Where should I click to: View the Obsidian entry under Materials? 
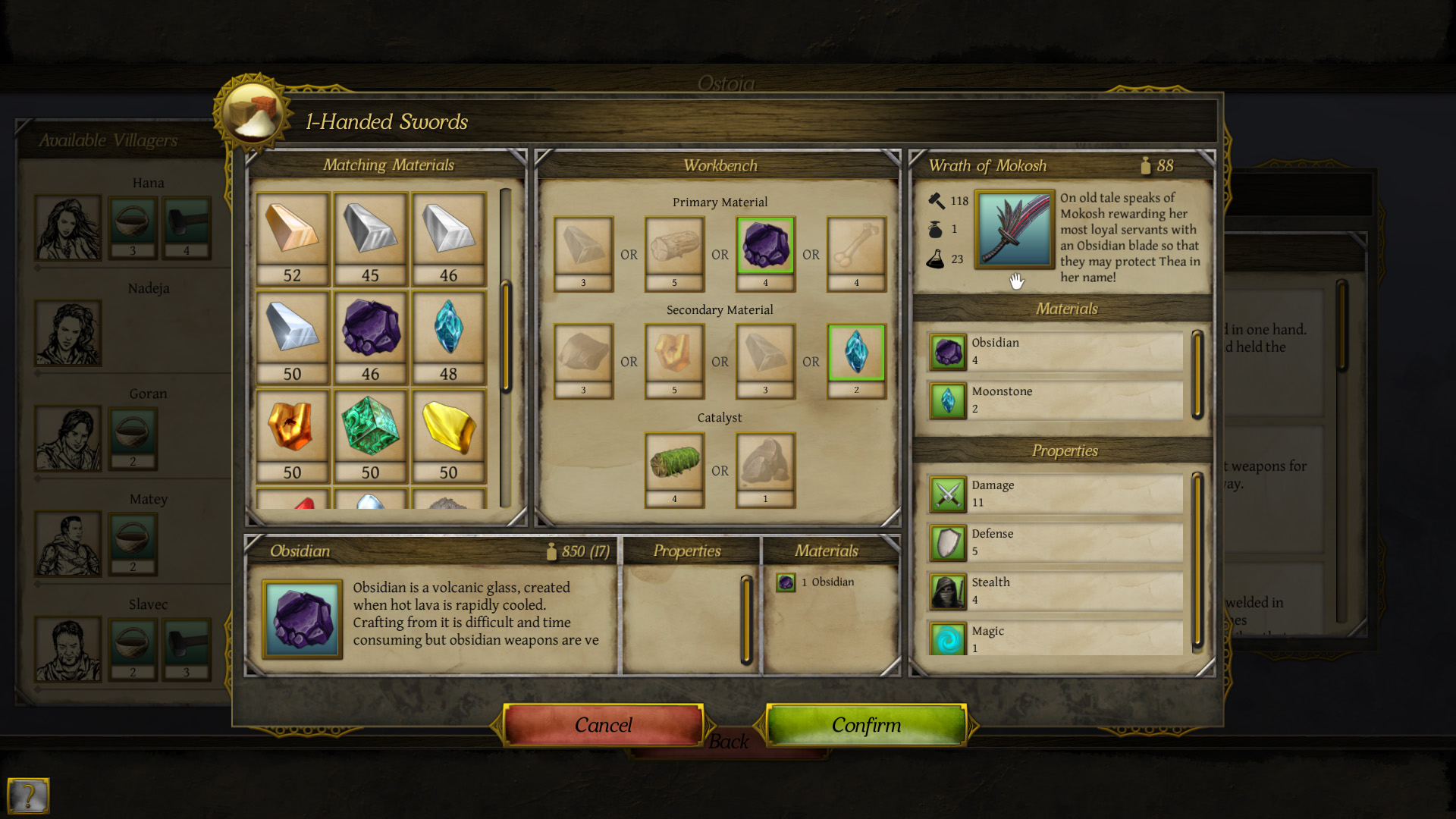tap(1054, 351)
